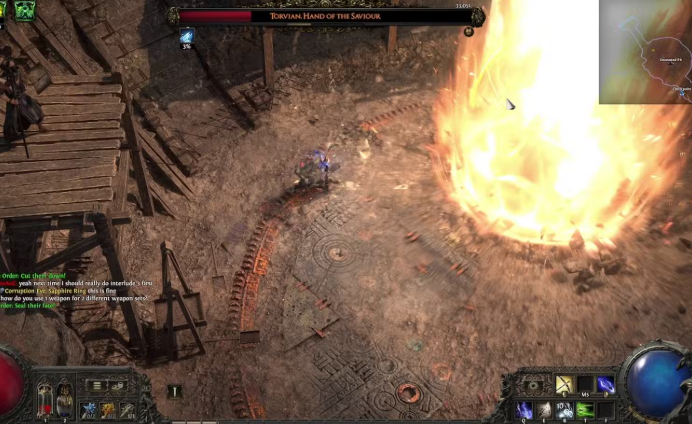
Task: Activate the grey arrow skill on E
Action: tap(544, 409)
